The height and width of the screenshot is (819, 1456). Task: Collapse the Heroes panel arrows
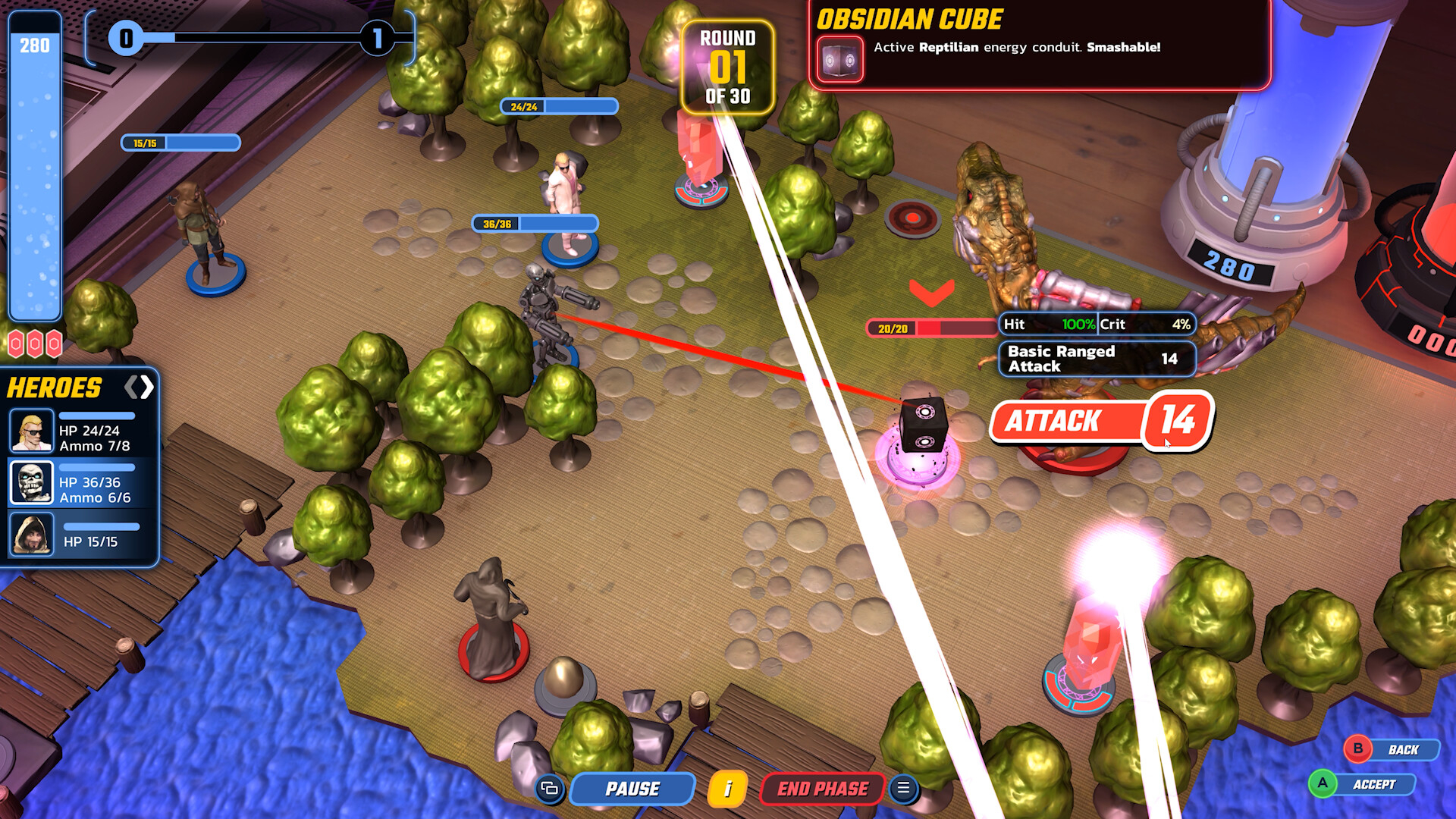[x=139, y=388]
